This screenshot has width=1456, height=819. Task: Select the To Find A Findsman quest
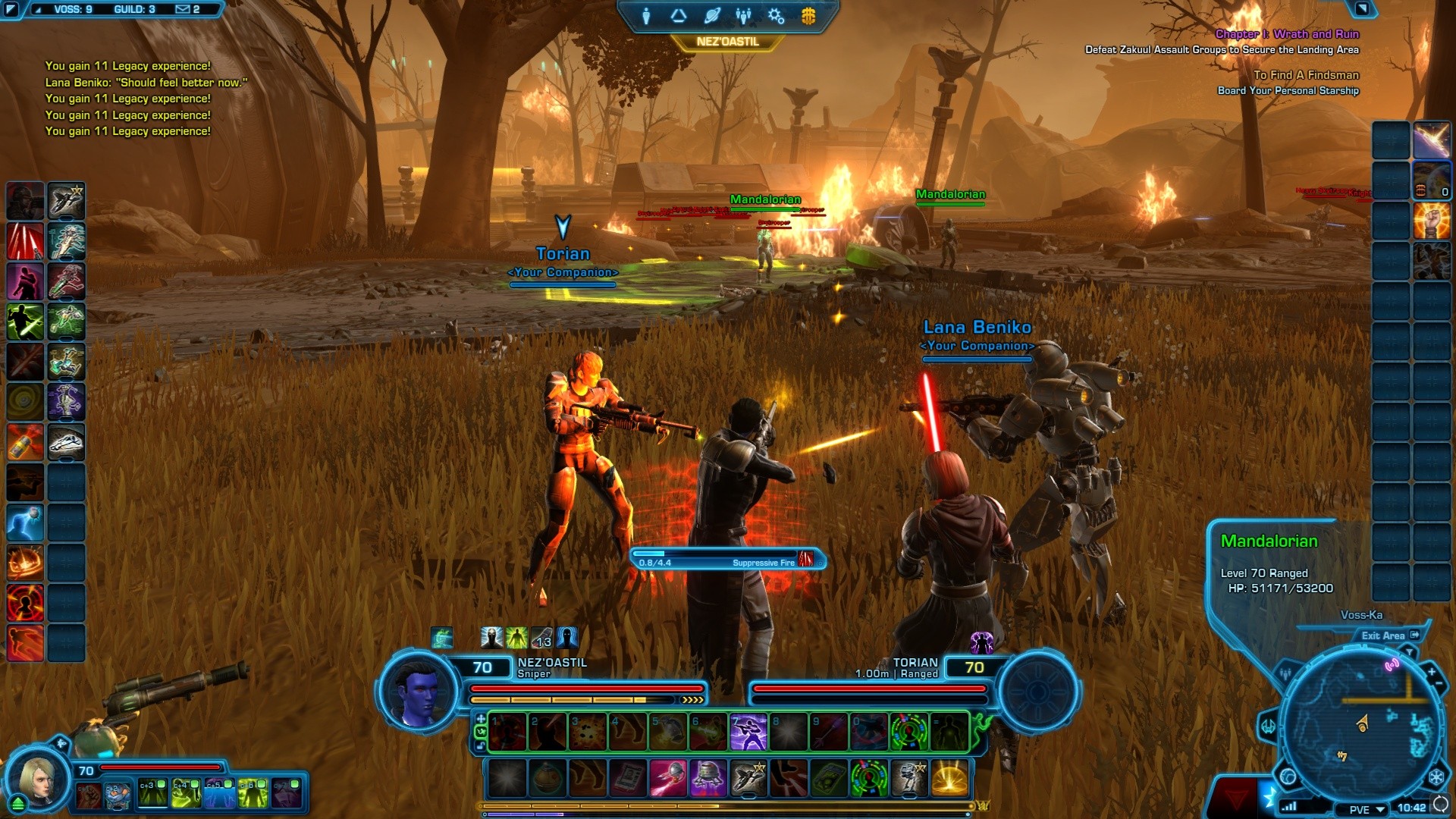1306,75
